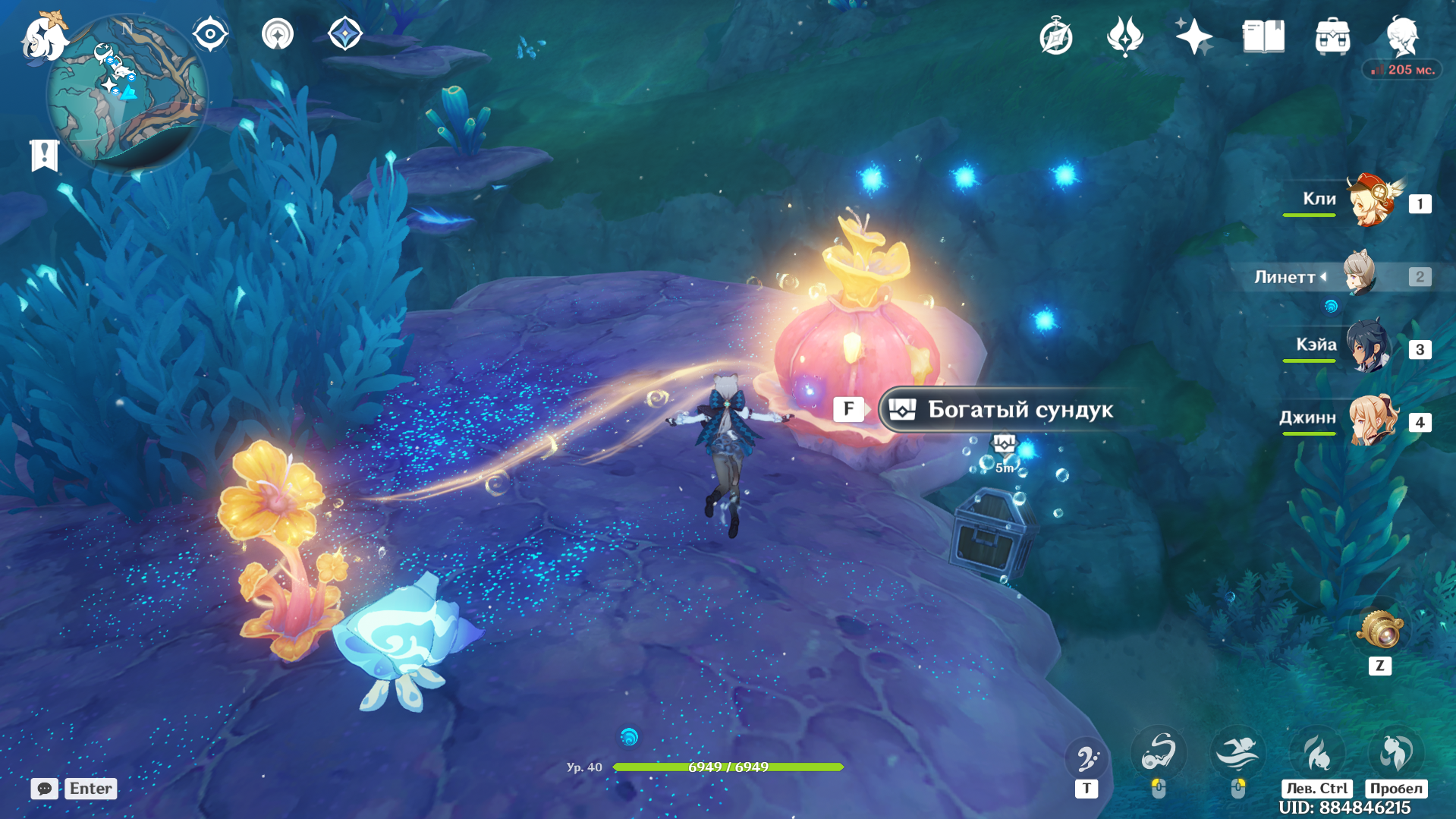The image size is (1456, 819).
Task: Open the quest log exclamation bookmark
Action: pyautogui.click(x=44, y=156)
